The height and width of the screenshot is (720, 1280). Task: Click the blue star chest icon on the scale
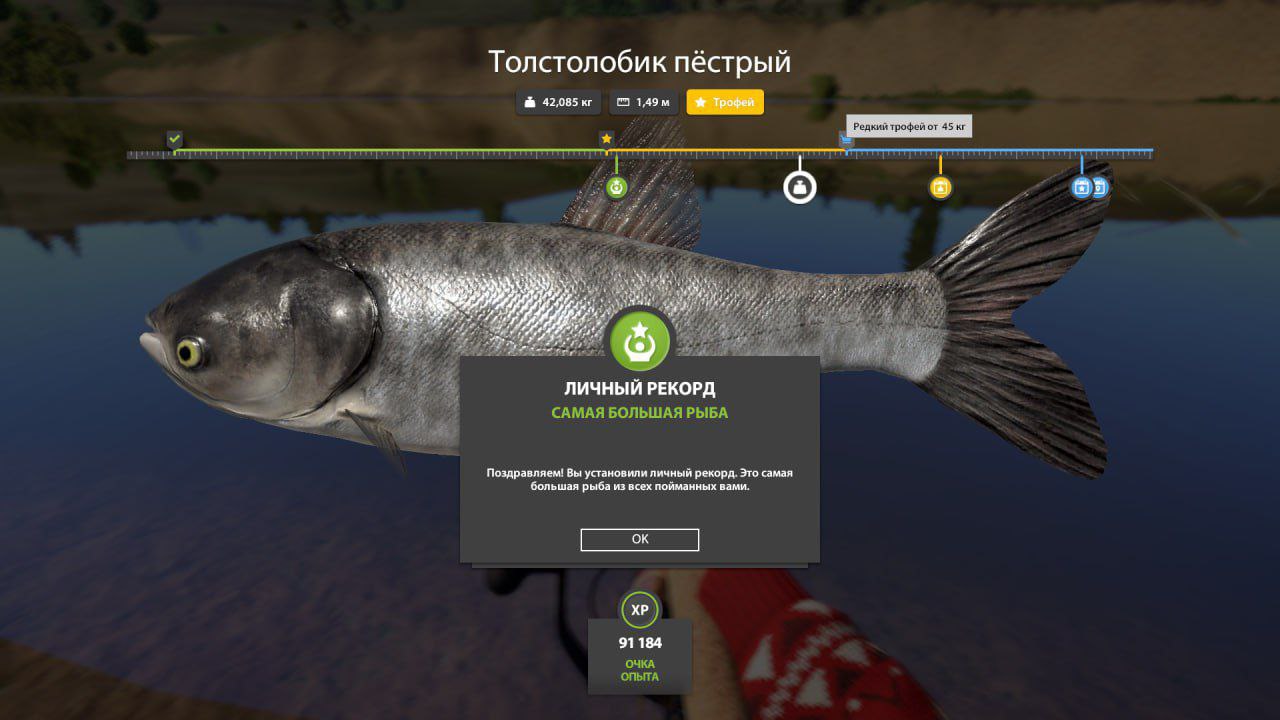[x=1081, y=186]
